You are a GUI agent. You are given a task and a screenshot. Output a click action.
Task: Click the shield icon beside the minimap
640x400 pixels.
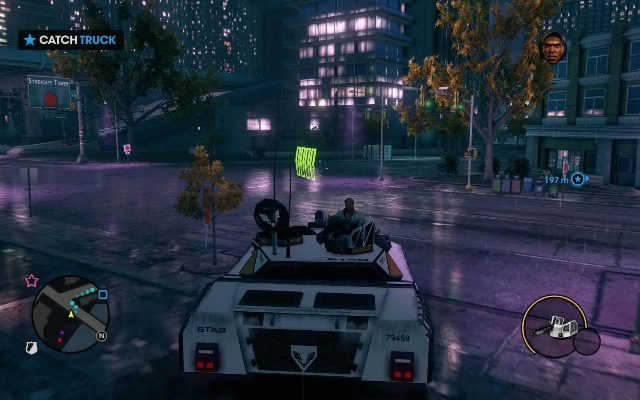[31, 347]
